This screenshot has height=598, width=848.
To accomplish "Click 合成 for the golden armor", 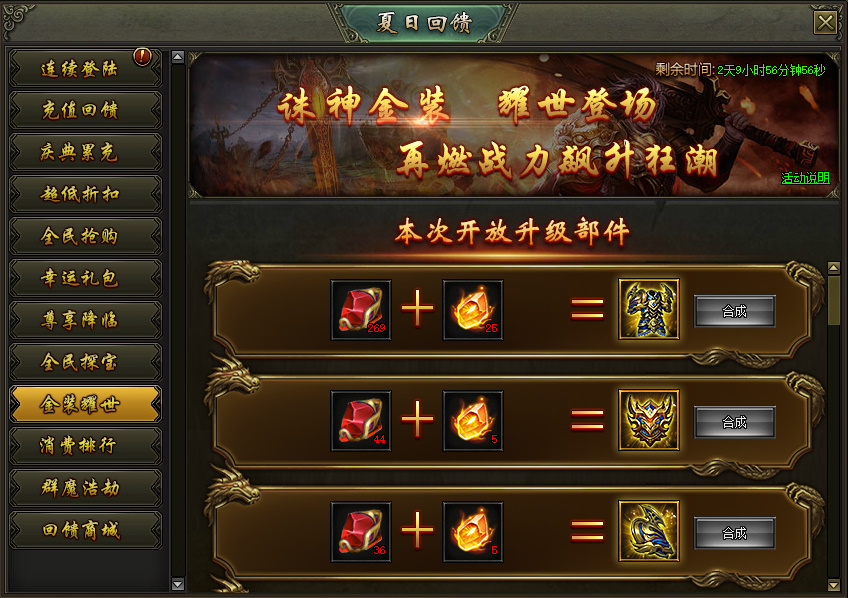I will [x=734, y=311].
